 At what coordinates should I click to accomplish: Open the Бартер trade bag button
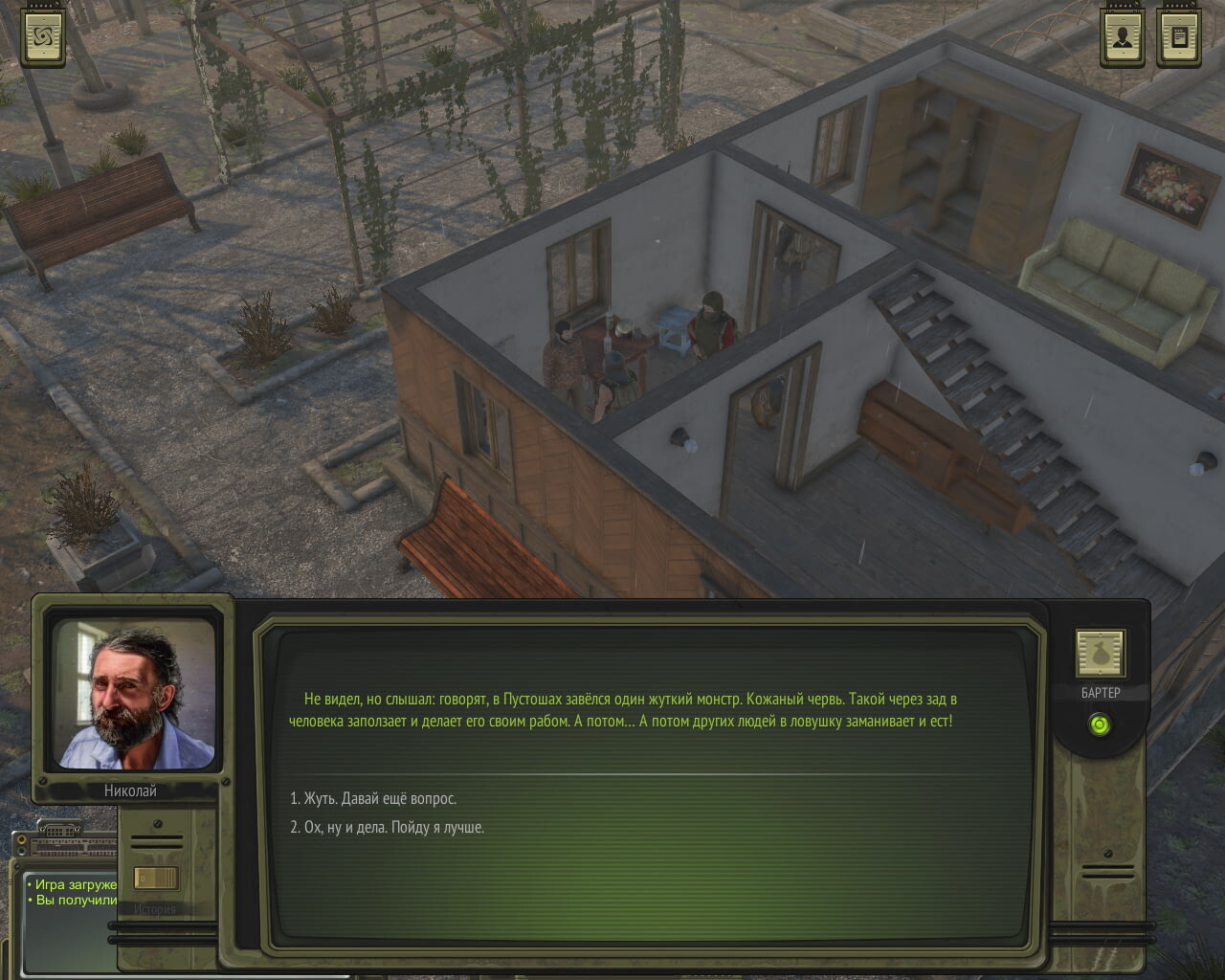(1100, 655)
